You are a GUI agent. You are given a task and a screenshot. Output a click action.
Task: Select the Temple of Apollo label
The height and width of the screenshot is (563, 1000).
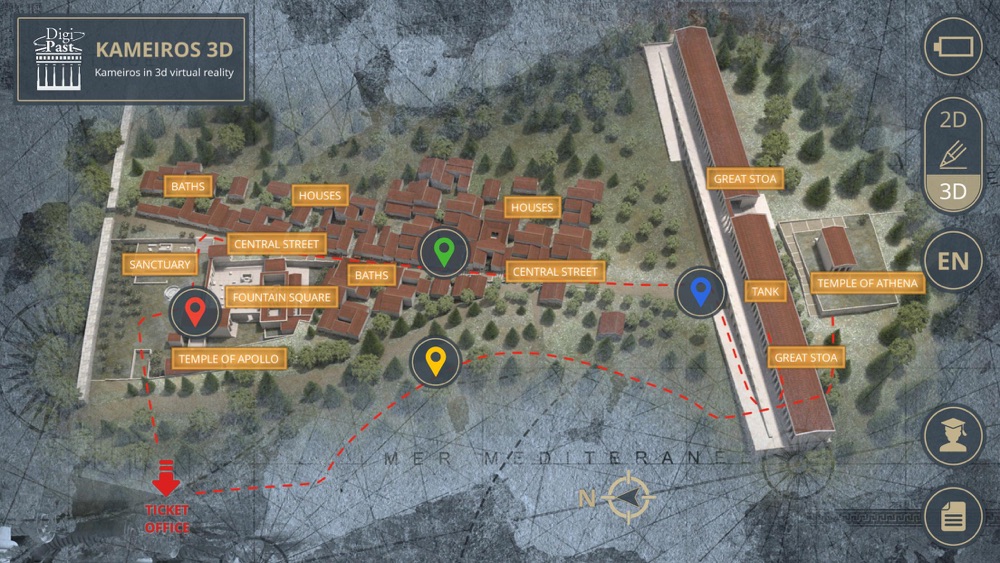point(231,358)
